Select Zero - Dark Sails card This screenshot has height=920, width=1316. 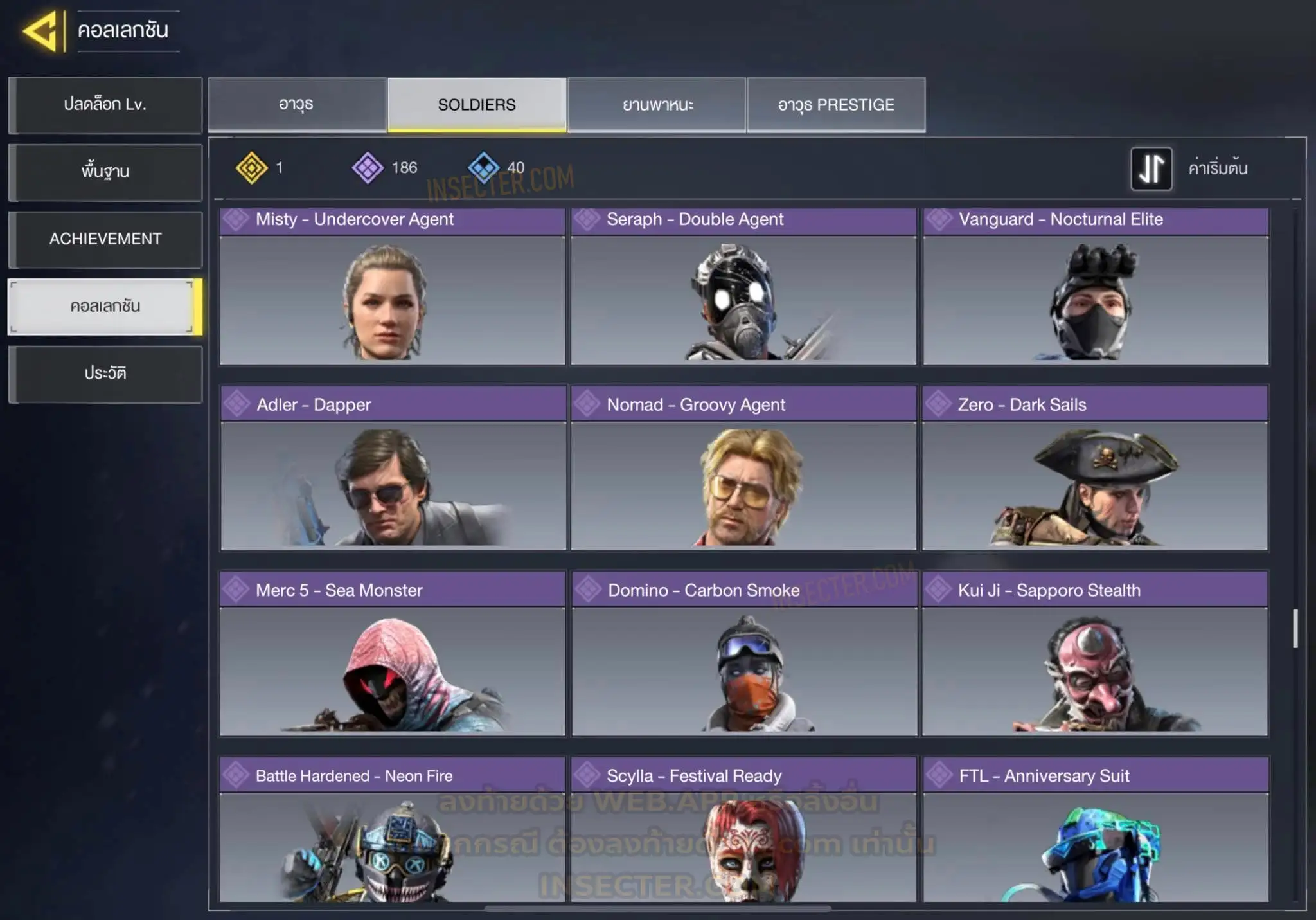coord(1095,469)
